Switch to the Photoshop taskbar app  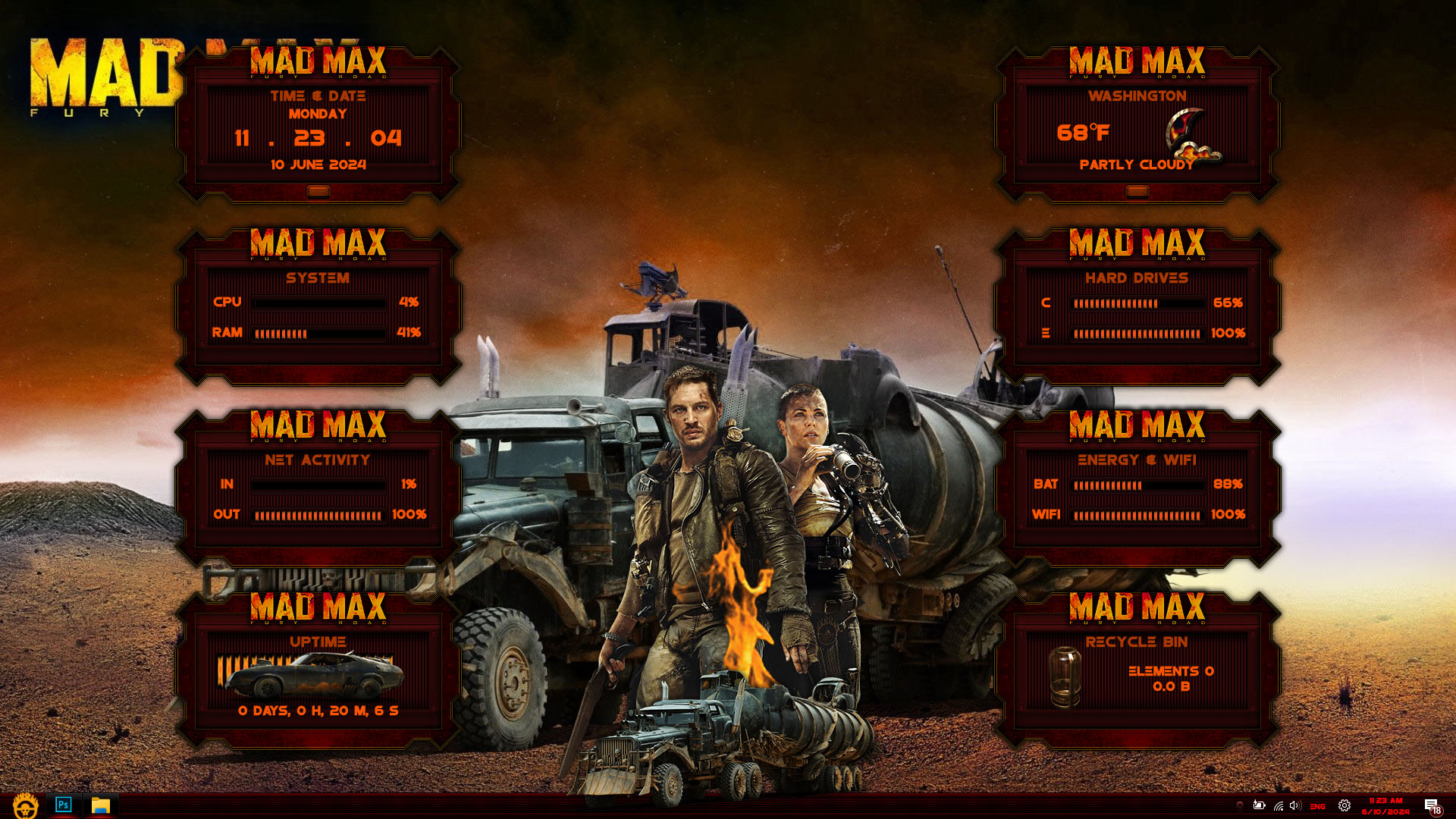[x=64, y=805]
